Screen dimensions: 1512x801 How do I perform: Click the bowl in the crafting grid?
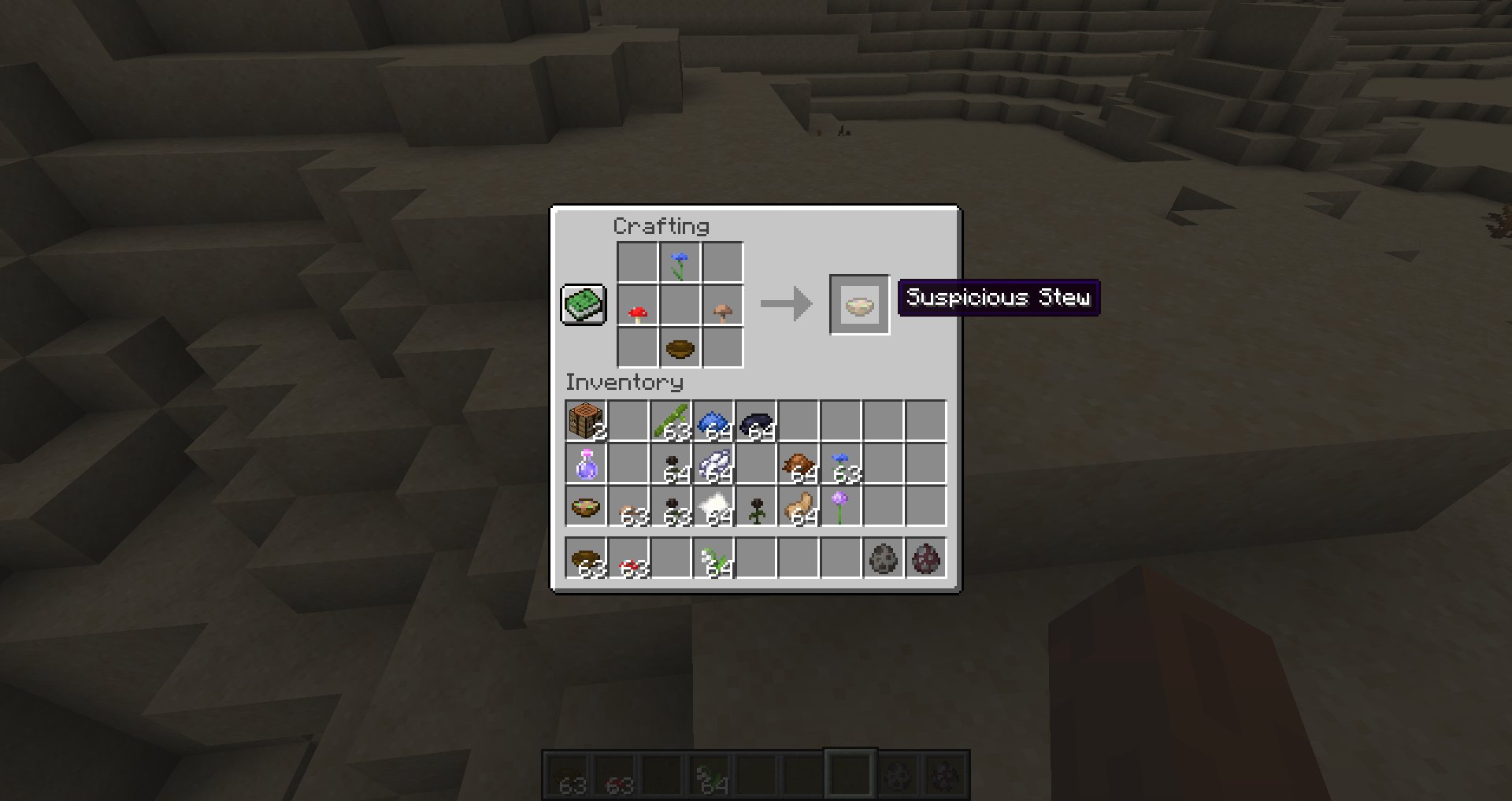point(680,347)
